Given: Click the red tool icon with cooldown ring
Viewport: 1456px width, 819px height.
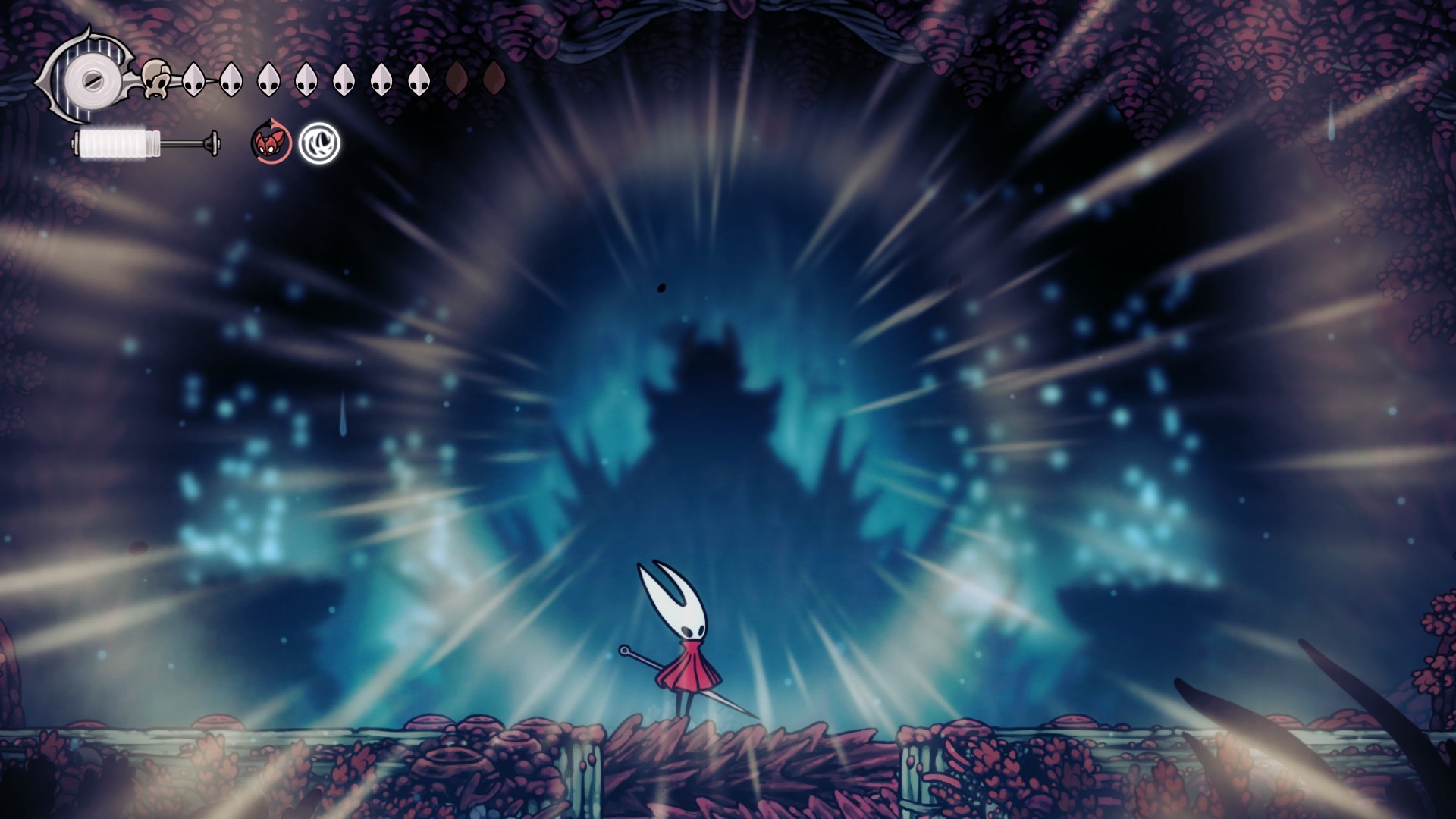Looking at the screenshot, I should click(x=271, y=142).
